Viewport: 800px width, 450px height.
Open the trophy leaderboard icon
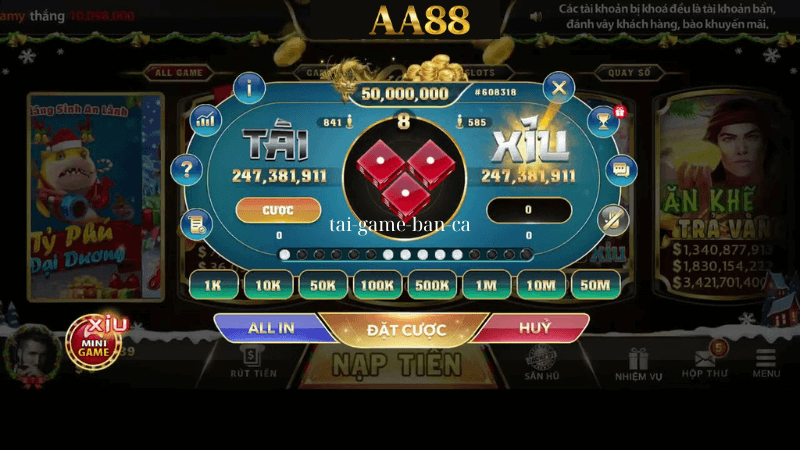[x=603, y=121]
